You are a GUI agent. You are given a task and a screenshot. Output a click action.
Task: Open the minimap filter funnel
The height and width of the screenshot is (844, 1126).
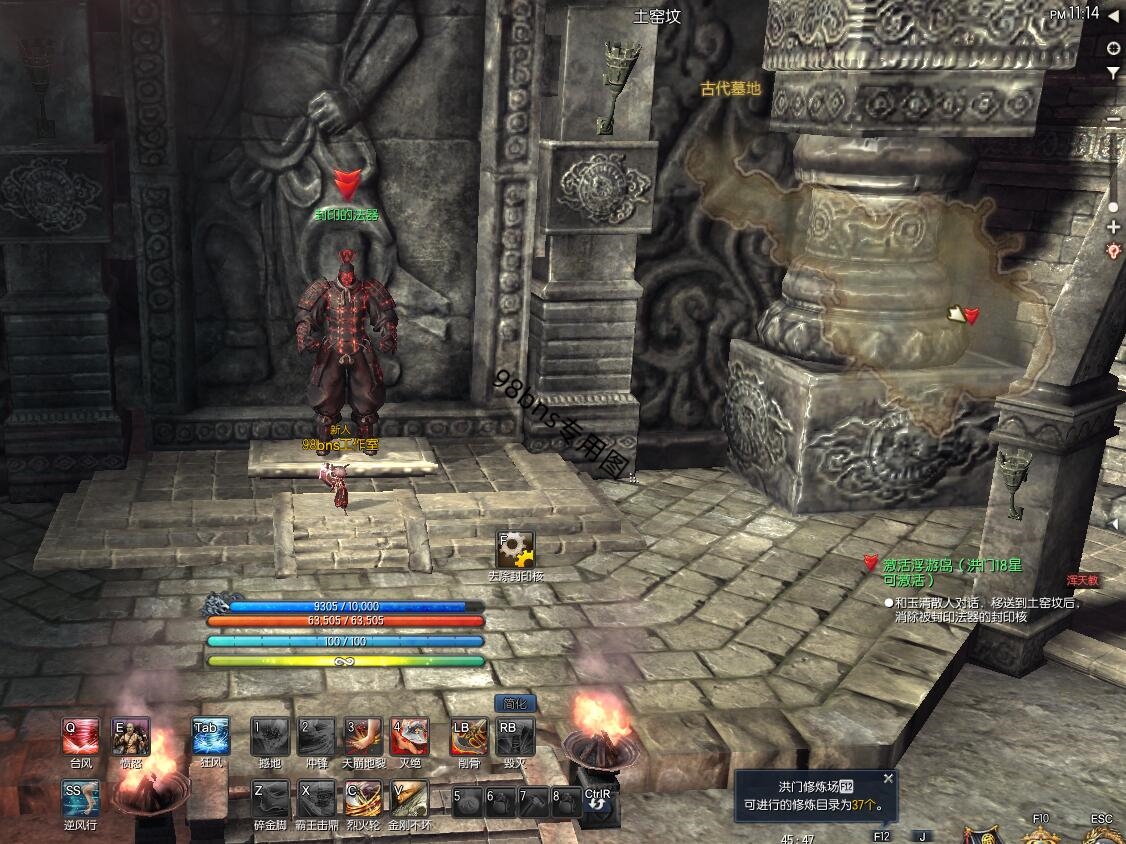(1114, 73)
